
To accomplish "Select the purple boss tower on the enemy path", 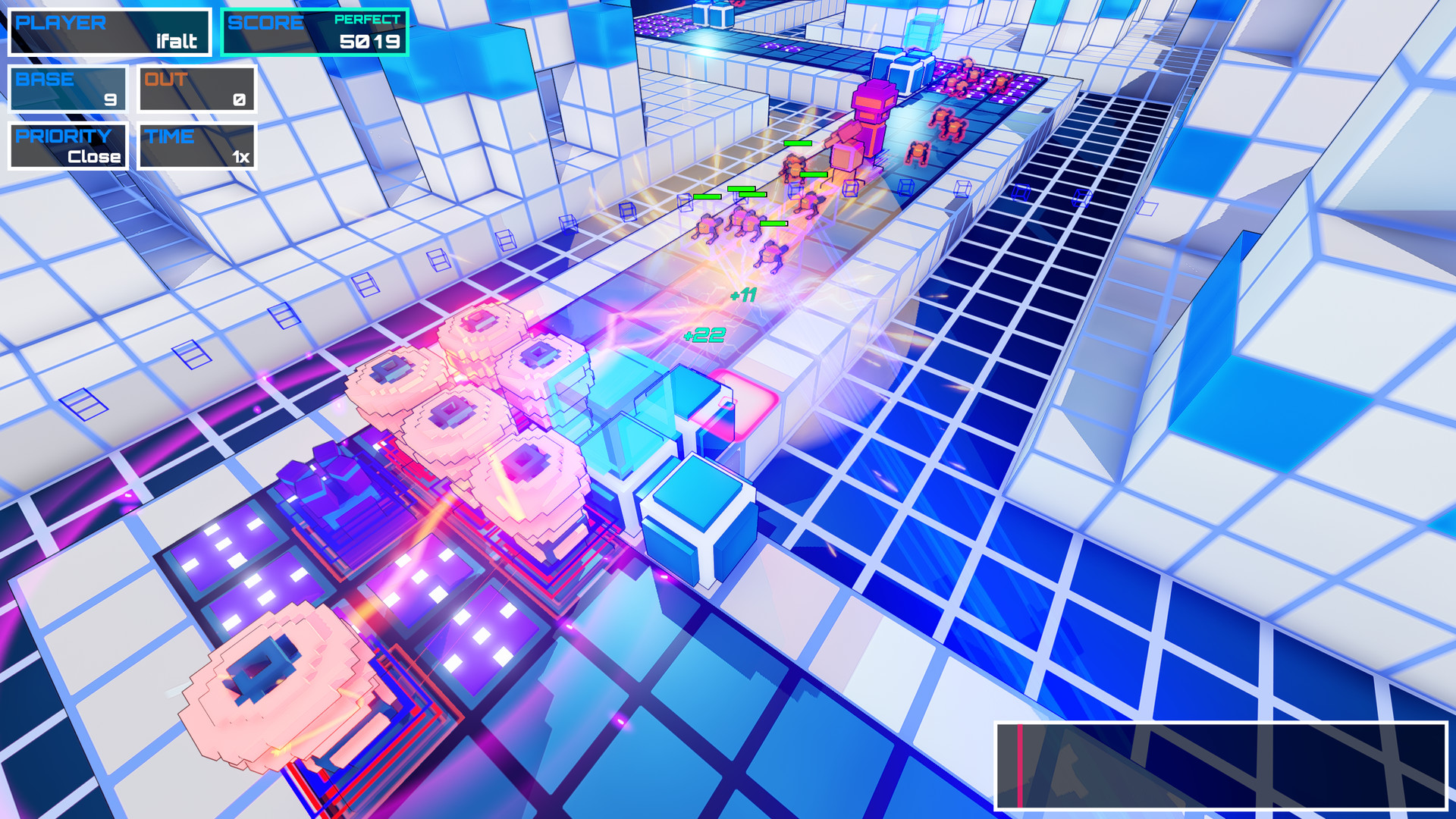I will click(x=872, y=114).
